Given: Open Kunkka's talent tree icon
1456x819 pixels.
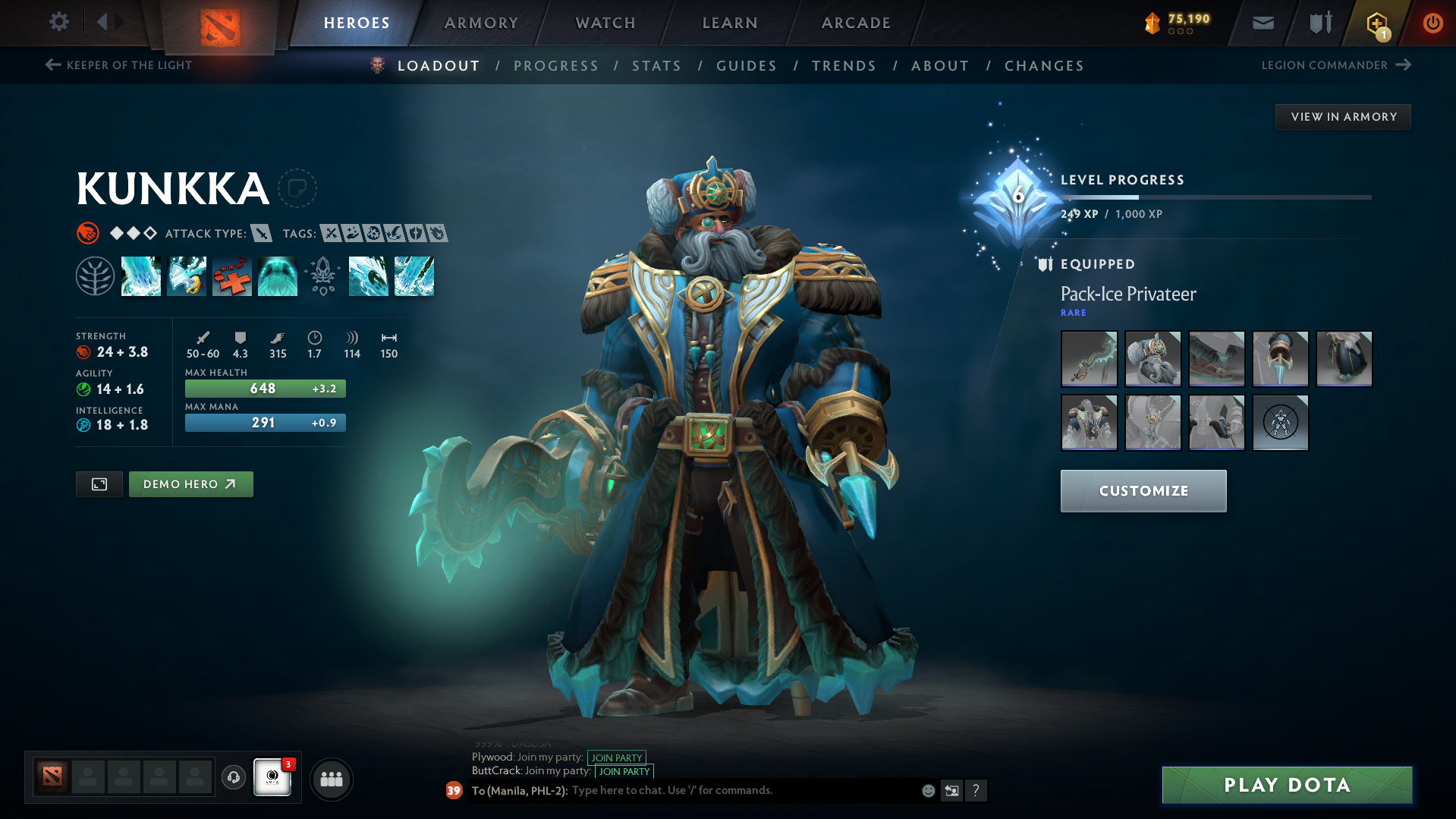Looking at the screenshot, I should point(96,276).
